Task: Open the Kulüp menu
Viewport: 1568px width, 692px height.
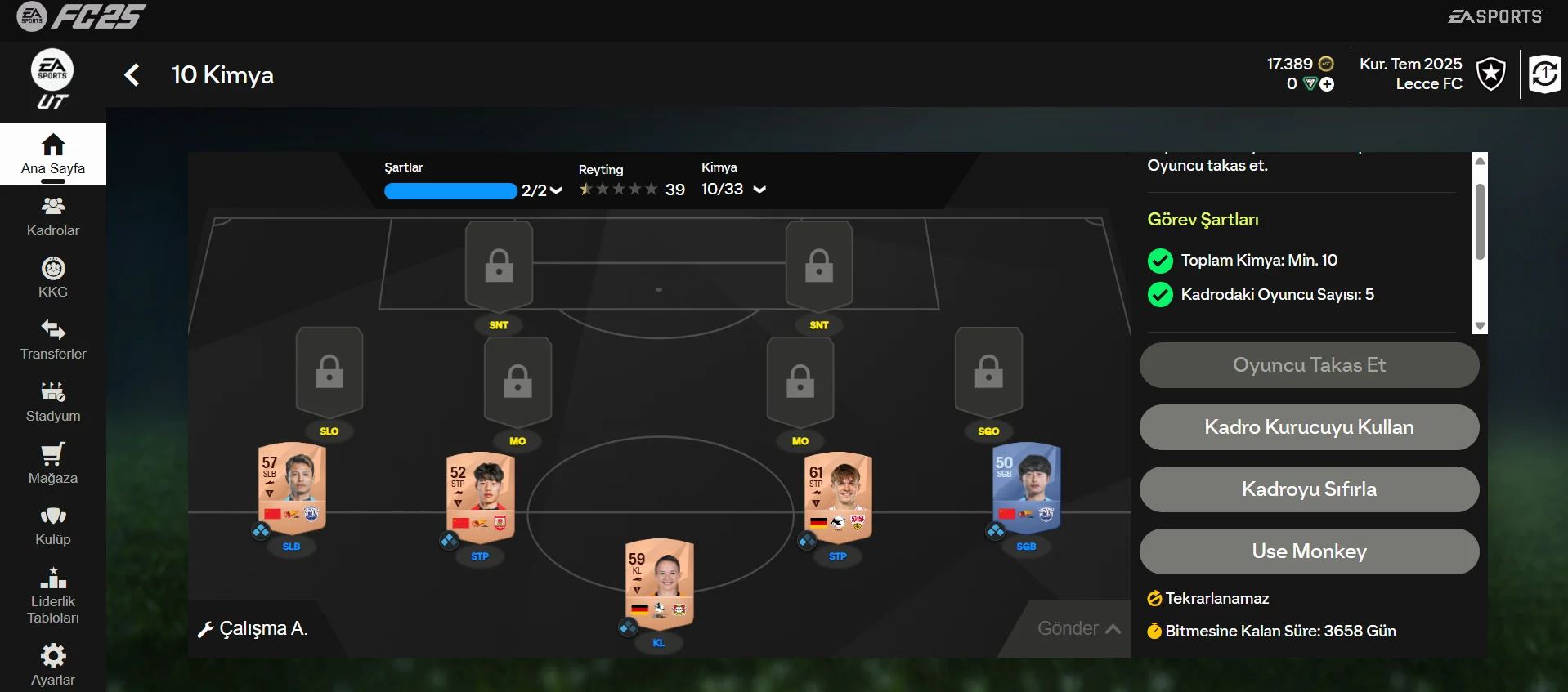Action: (53, 526)
